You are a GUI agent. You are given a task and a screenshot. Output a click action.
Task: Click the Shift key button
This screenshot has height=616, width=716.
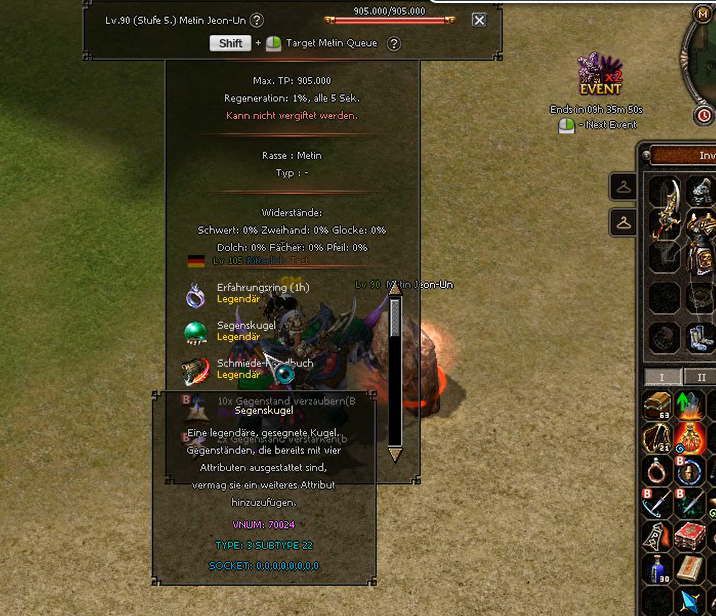[x=230, y=43]
